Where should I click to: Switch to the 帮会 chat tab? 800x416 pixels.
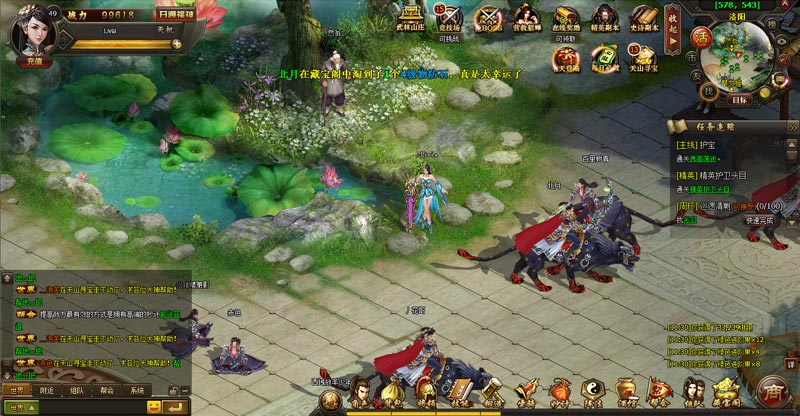(107, 390)
